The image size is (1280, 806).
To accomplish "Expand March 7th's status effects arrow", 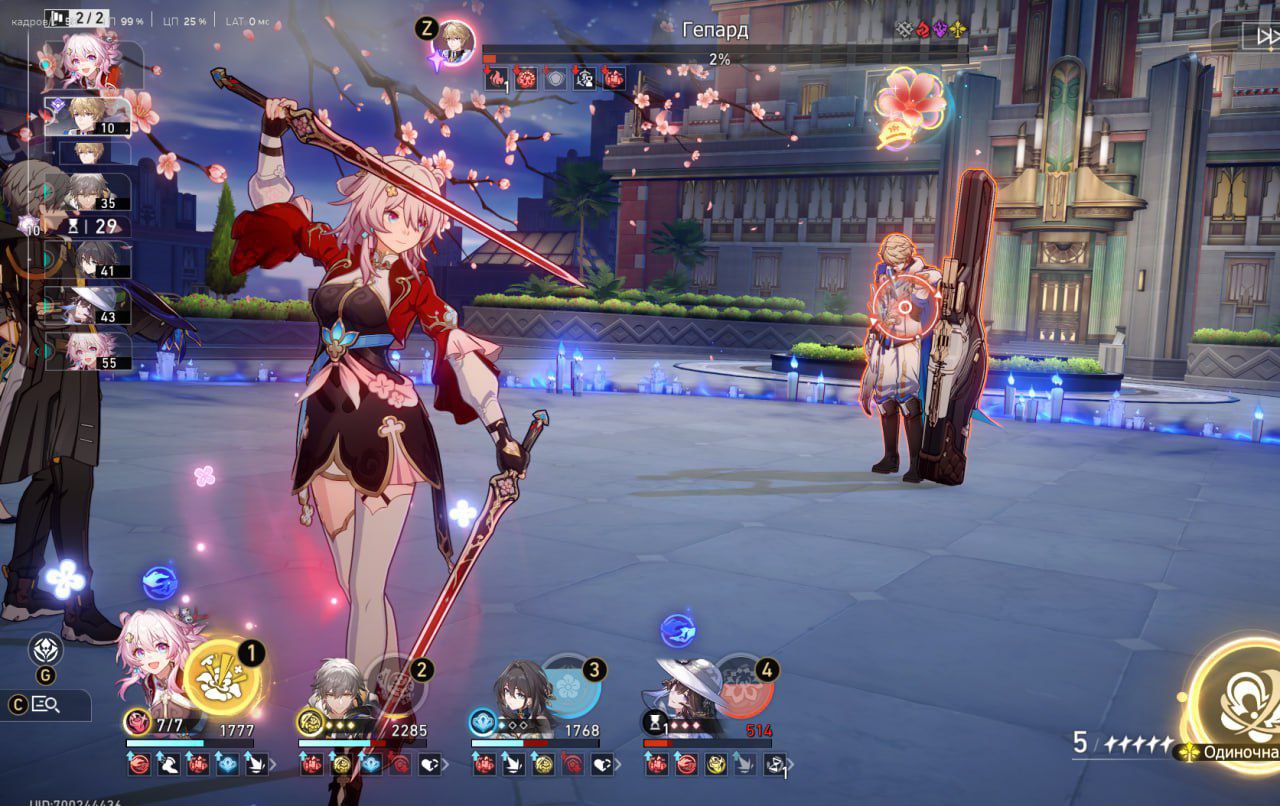I will [x=275, y=765].
